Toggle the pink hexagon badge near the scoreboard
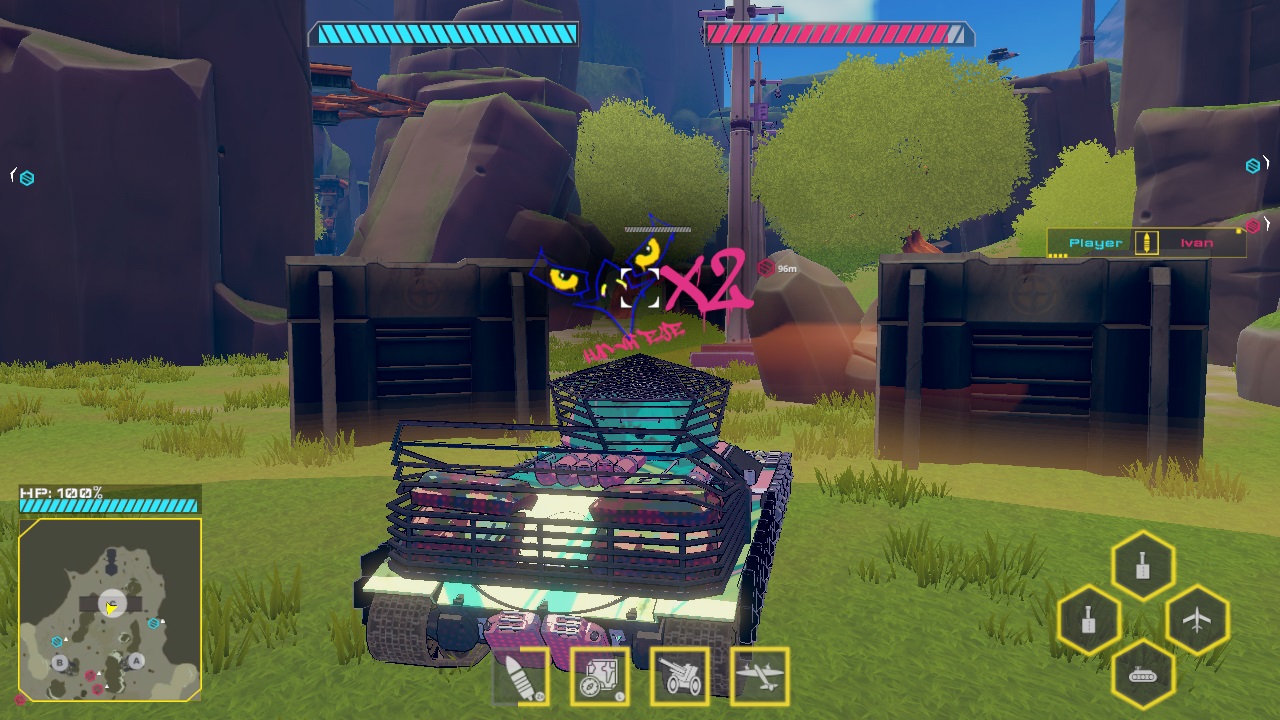The image size is (1280, 720). 1252,224
